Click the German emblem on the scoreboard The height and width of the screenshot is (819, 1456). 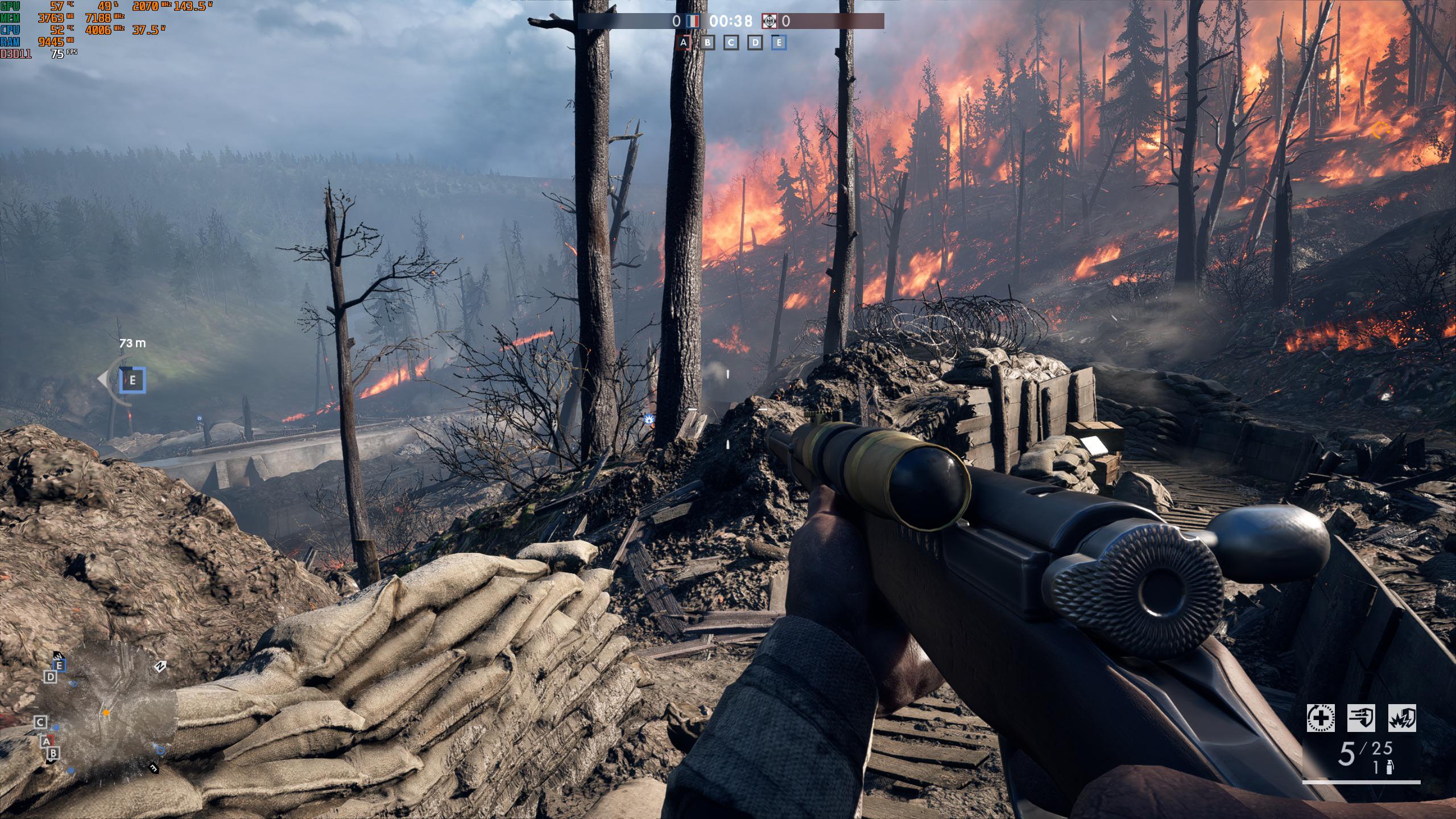click(x=771, y=21)
